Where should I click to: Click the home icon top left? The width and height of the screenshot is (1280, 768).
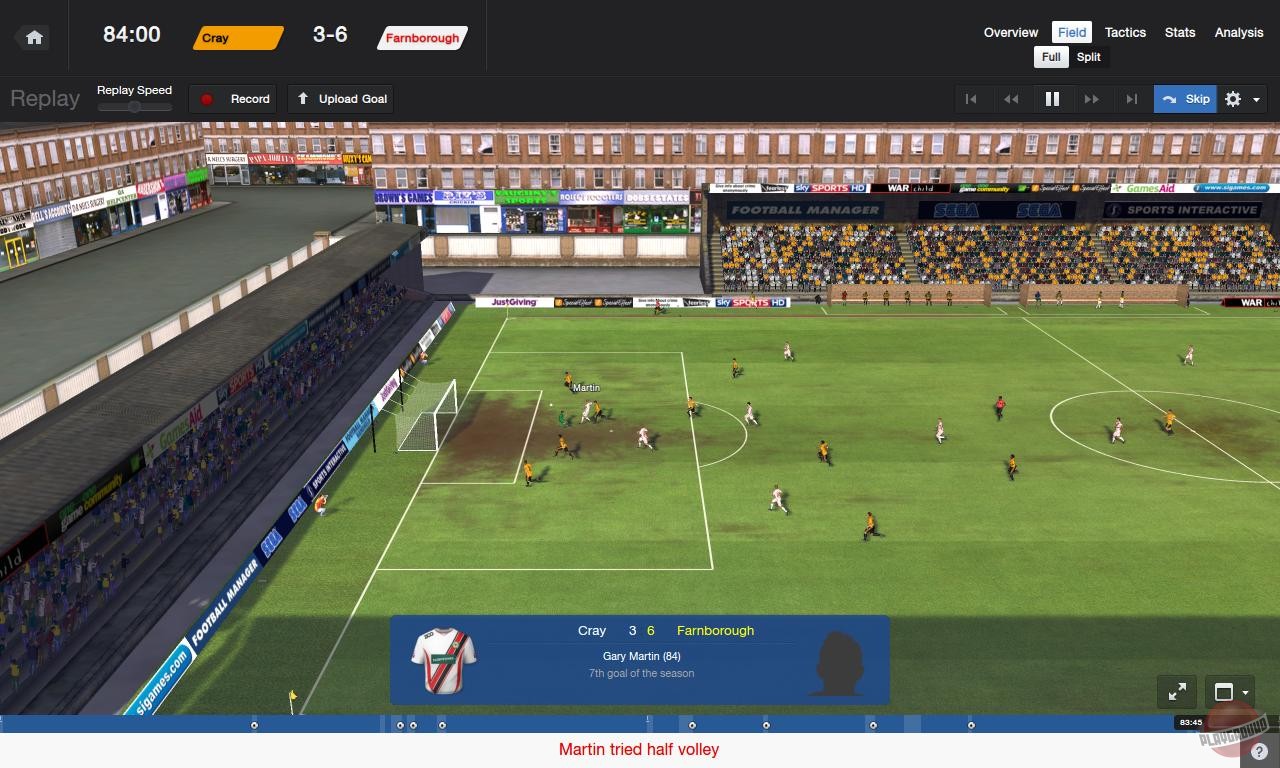click(33, 36)
